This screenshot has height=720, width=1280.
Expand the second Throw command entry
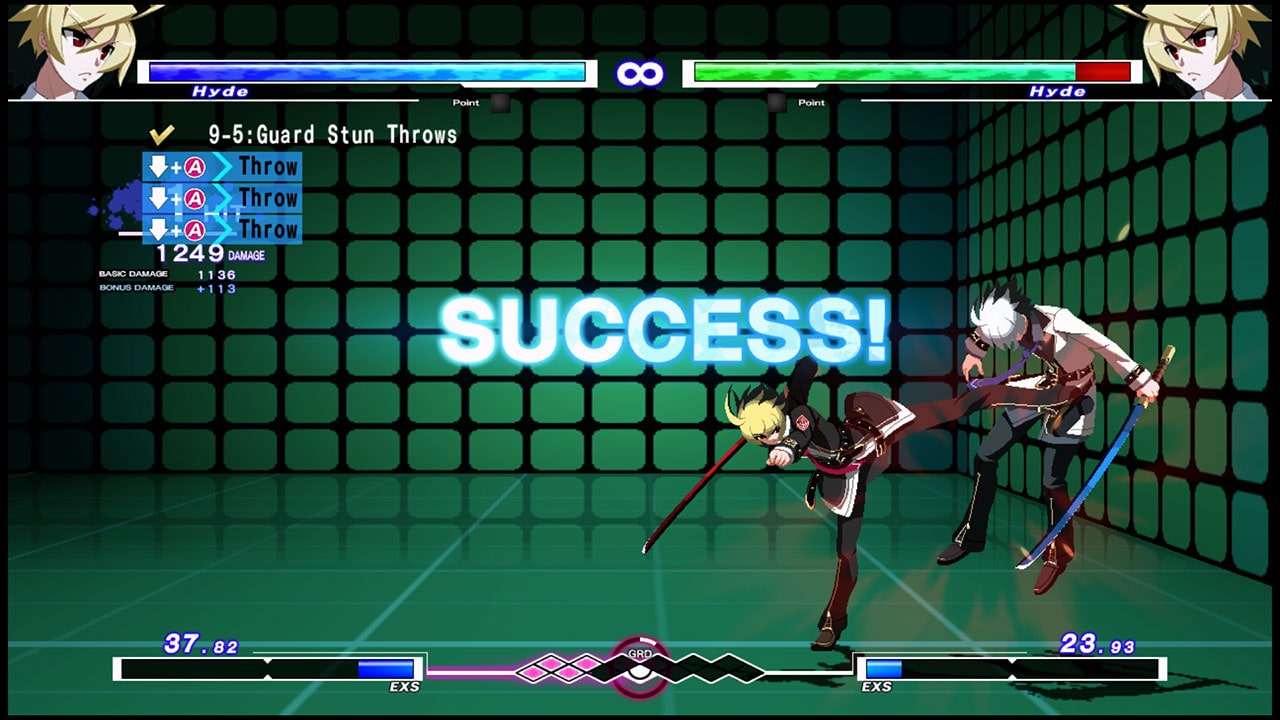coord(267,198)
